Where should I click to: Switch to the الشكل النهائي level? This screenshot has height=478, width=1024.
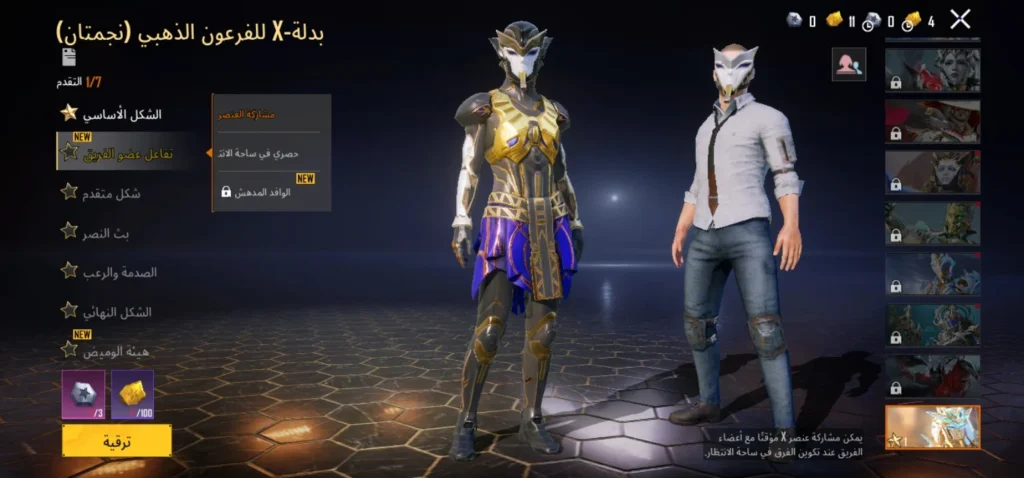click(x=116, y=311)
